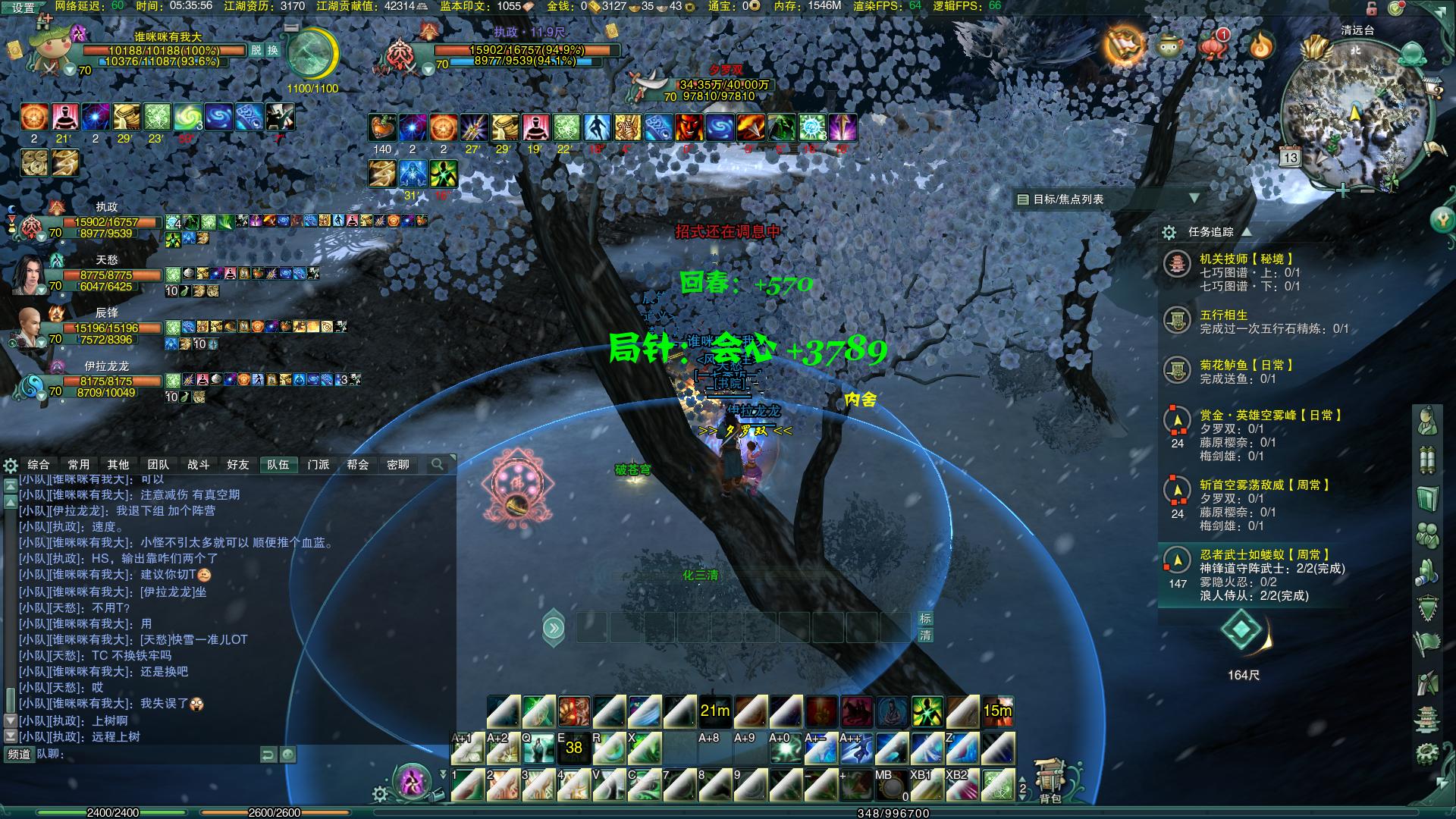
Task: Select party member 伊拉龙龙 frame
Action: [x=106, y=382]
